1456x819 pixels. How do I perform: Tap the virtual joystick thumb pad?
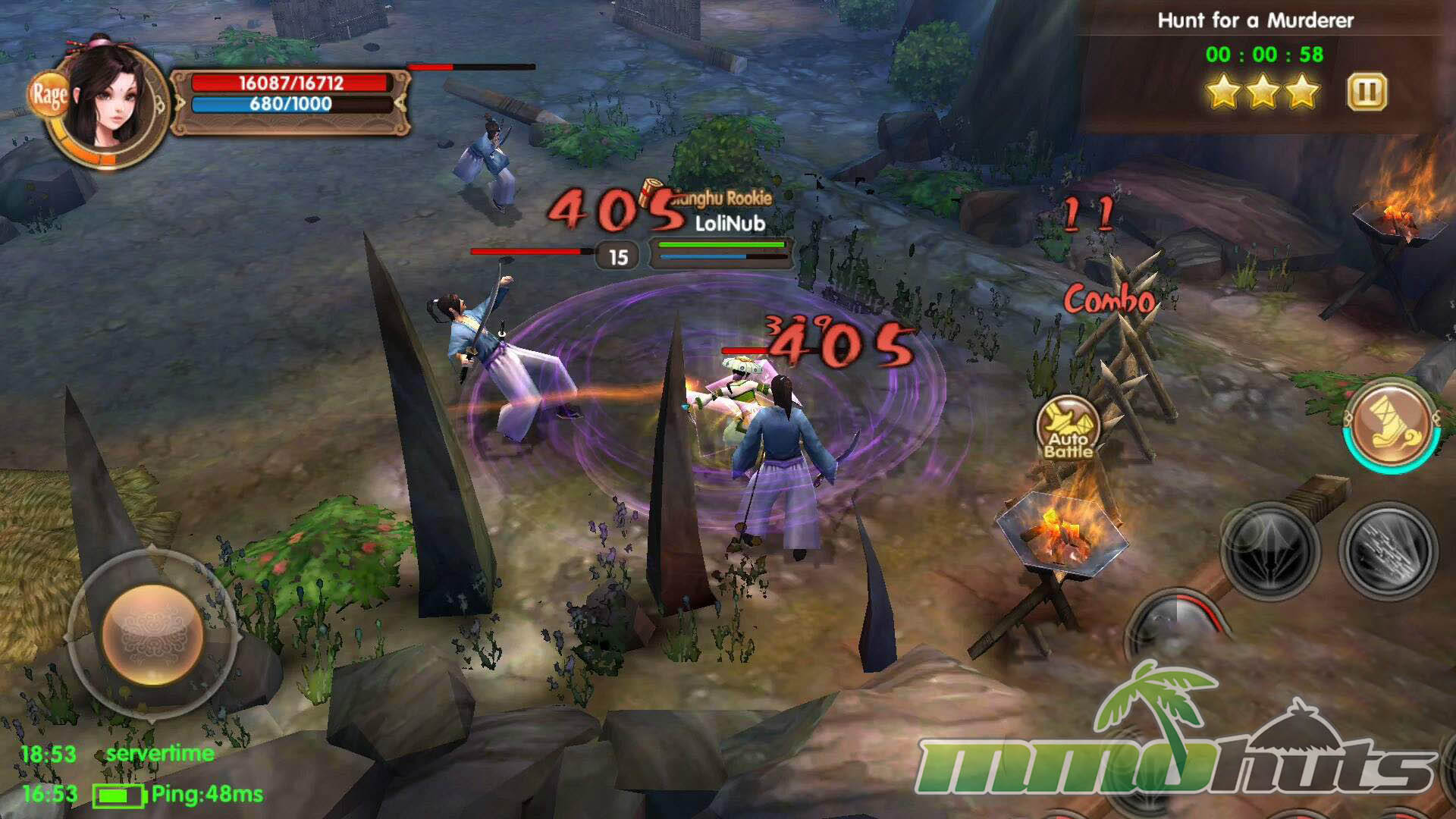click(x=153, y=634)
